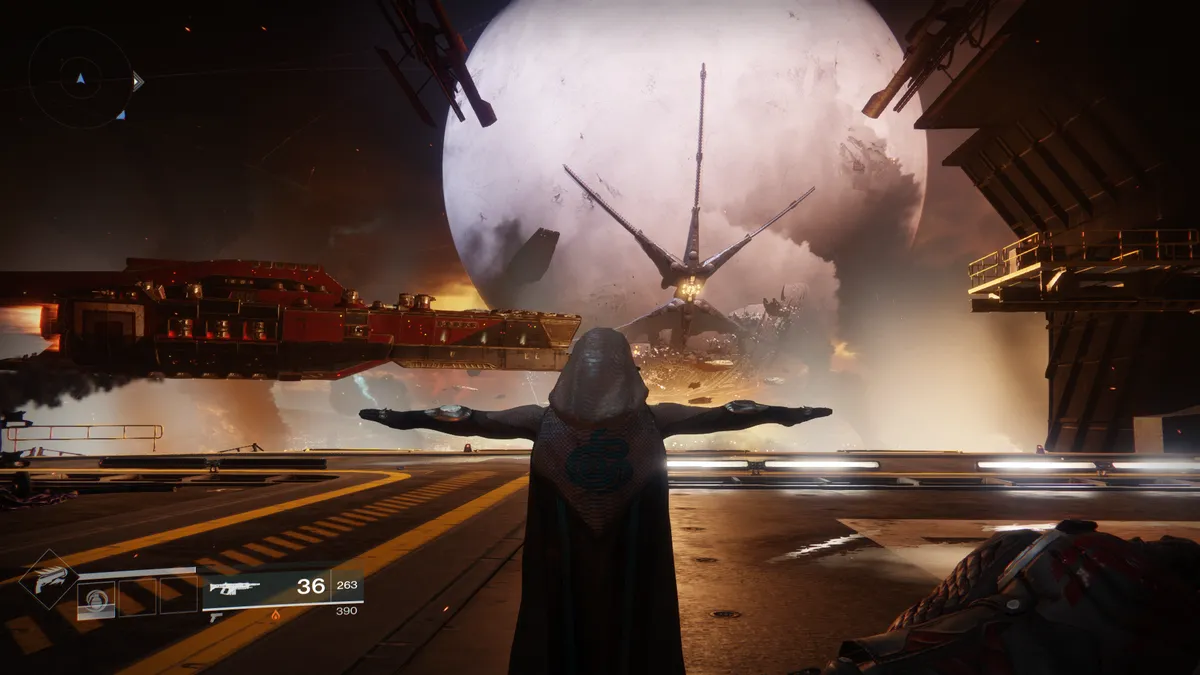Switch to the small sidearm weapon icon
This screenshot has width=1200, height=675.
click(216, 617)
